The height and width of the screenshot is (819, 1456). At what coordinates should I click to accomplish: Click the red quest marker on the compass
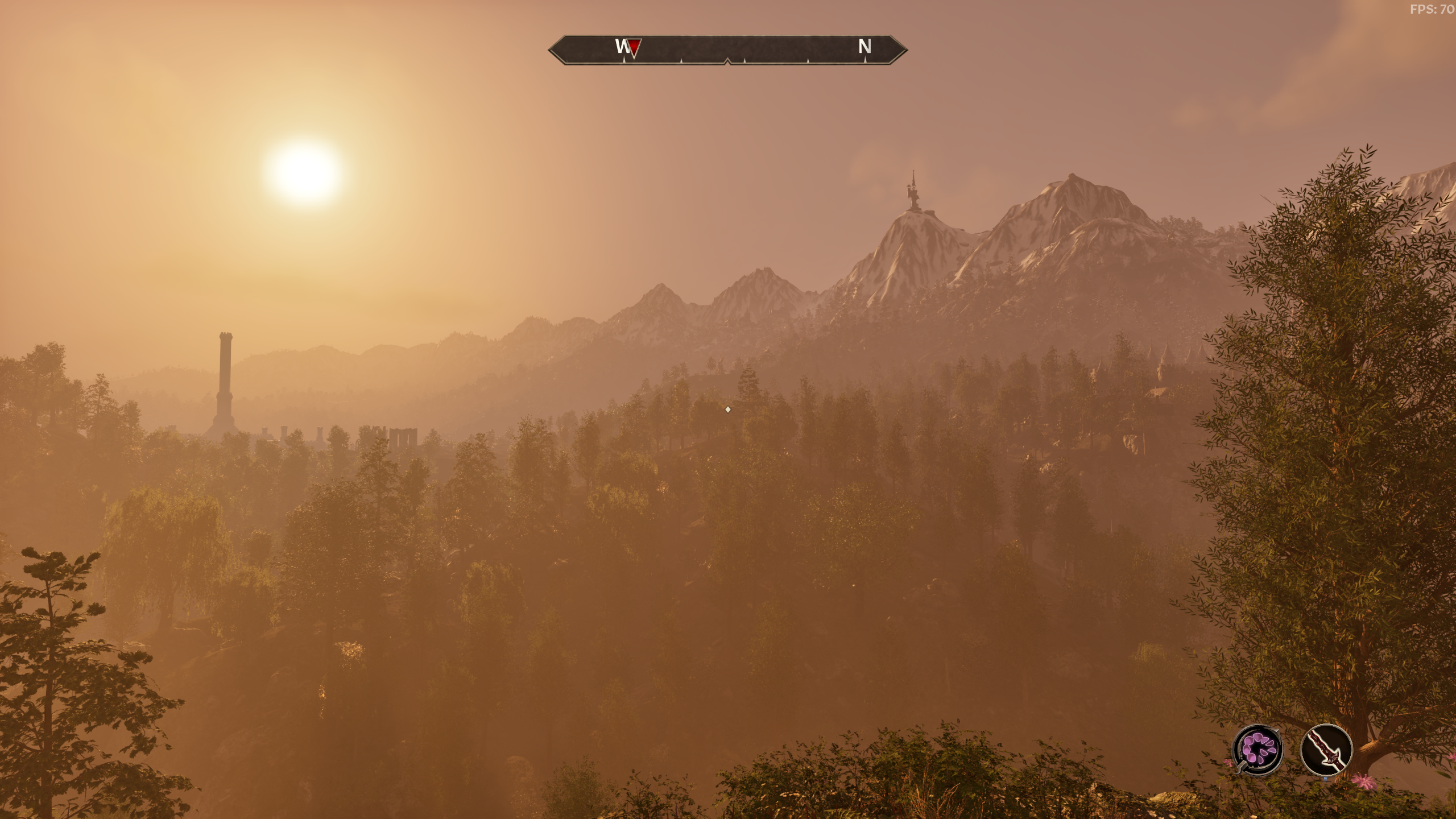point(635,48)
